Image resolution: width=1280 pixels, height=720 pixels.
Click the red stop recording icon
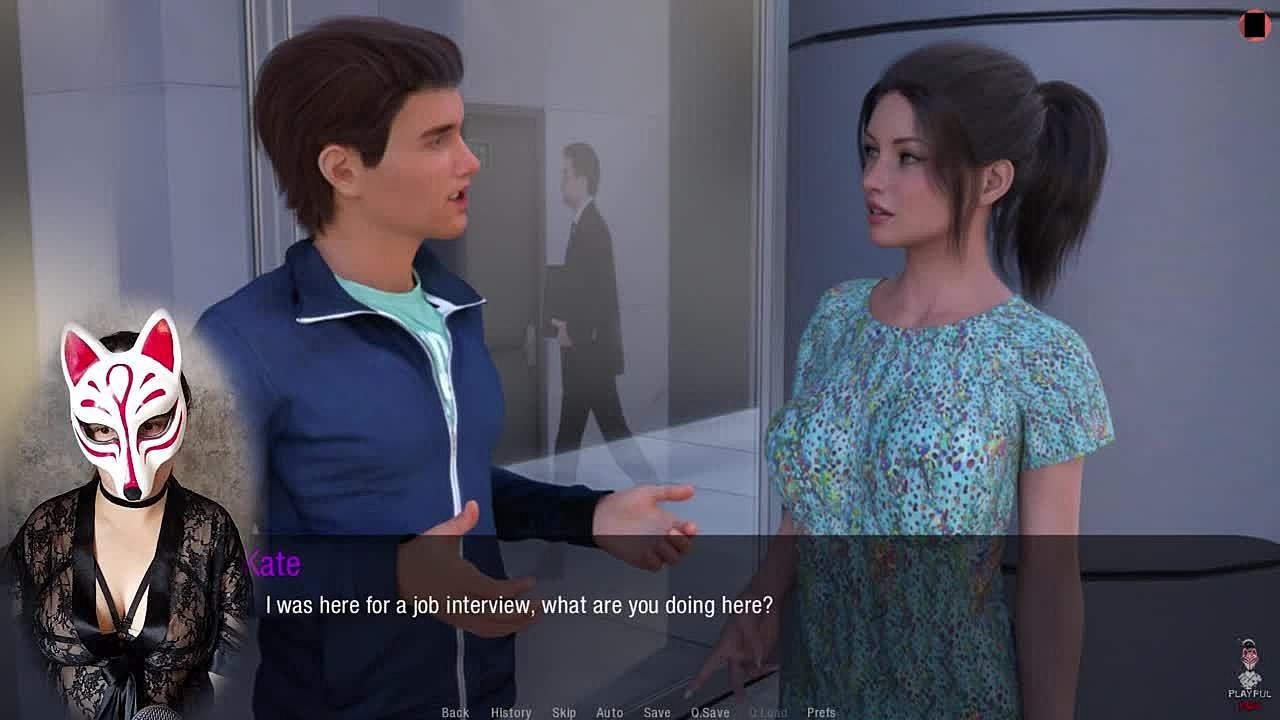pos(1254,26)
